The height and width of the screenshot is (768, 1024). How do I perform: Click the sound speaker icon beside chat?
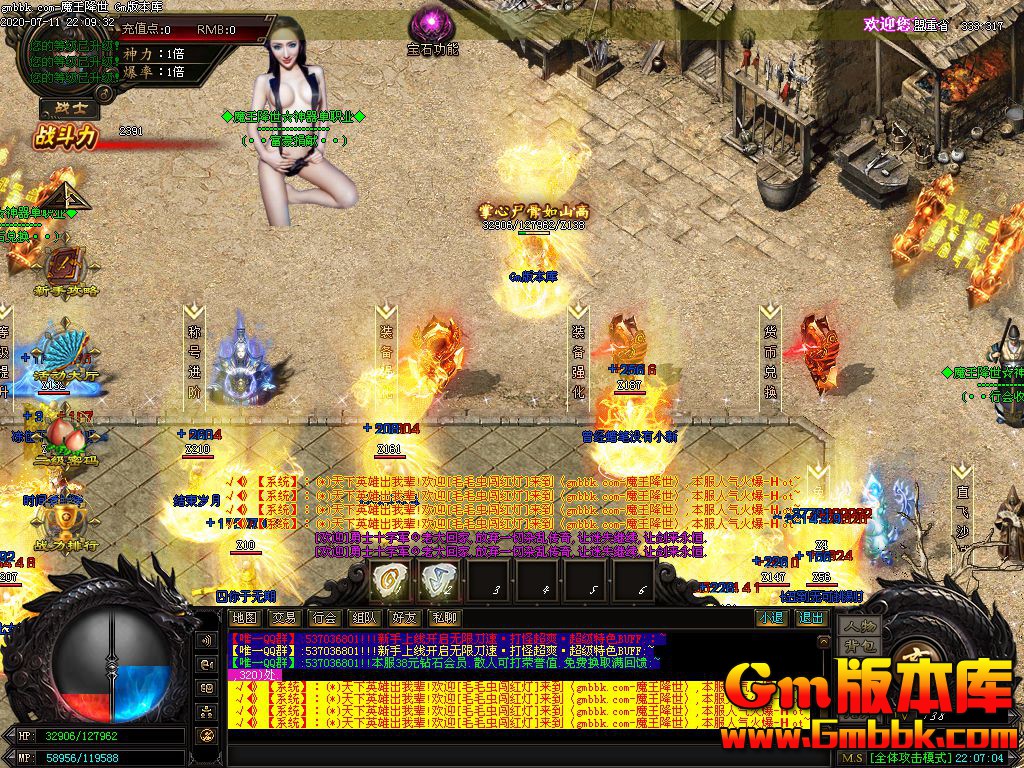(207, 640)
